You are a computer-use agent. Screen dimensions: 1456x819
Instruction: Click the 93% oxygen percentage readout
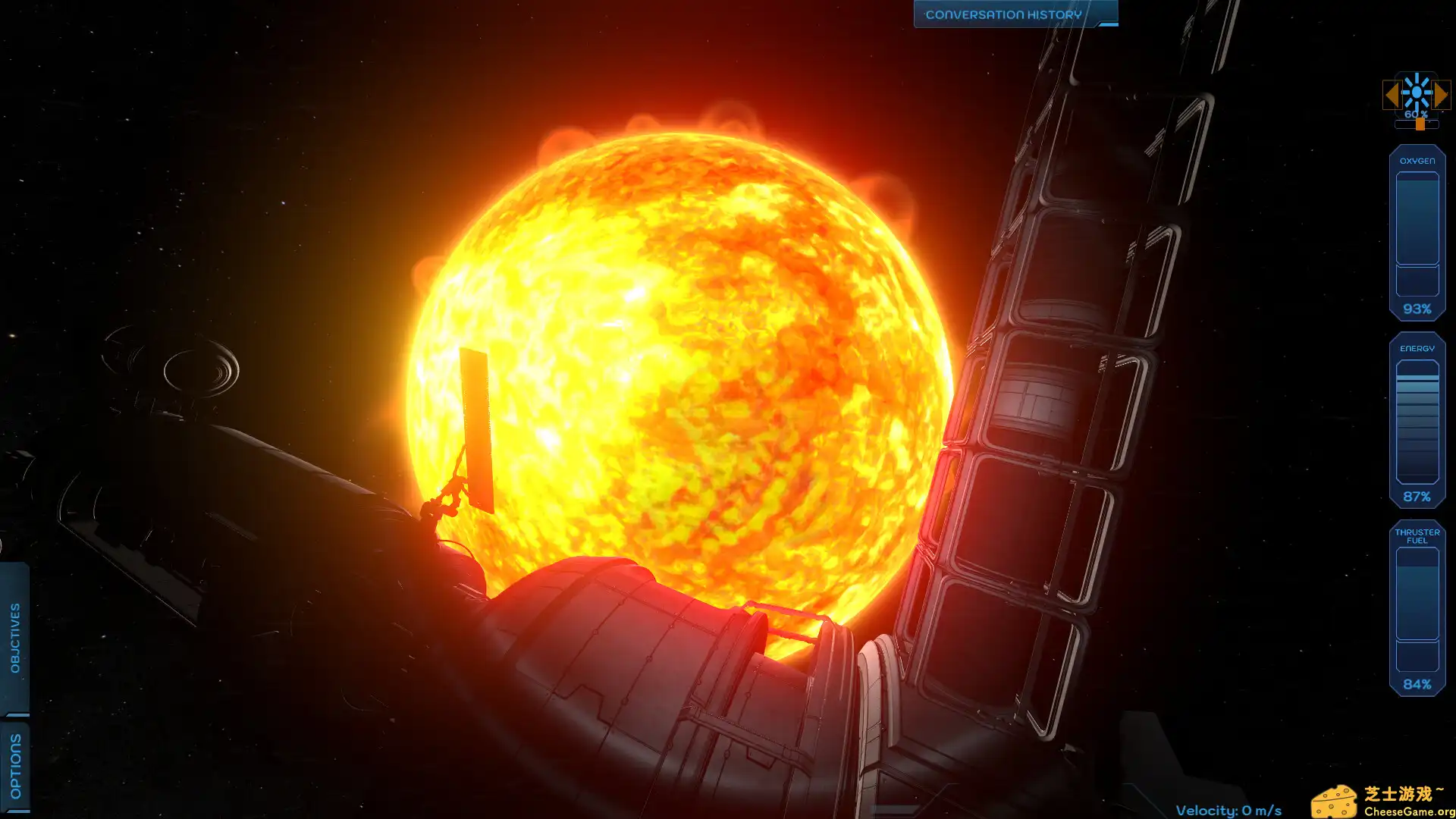(x=1419, y=309)
